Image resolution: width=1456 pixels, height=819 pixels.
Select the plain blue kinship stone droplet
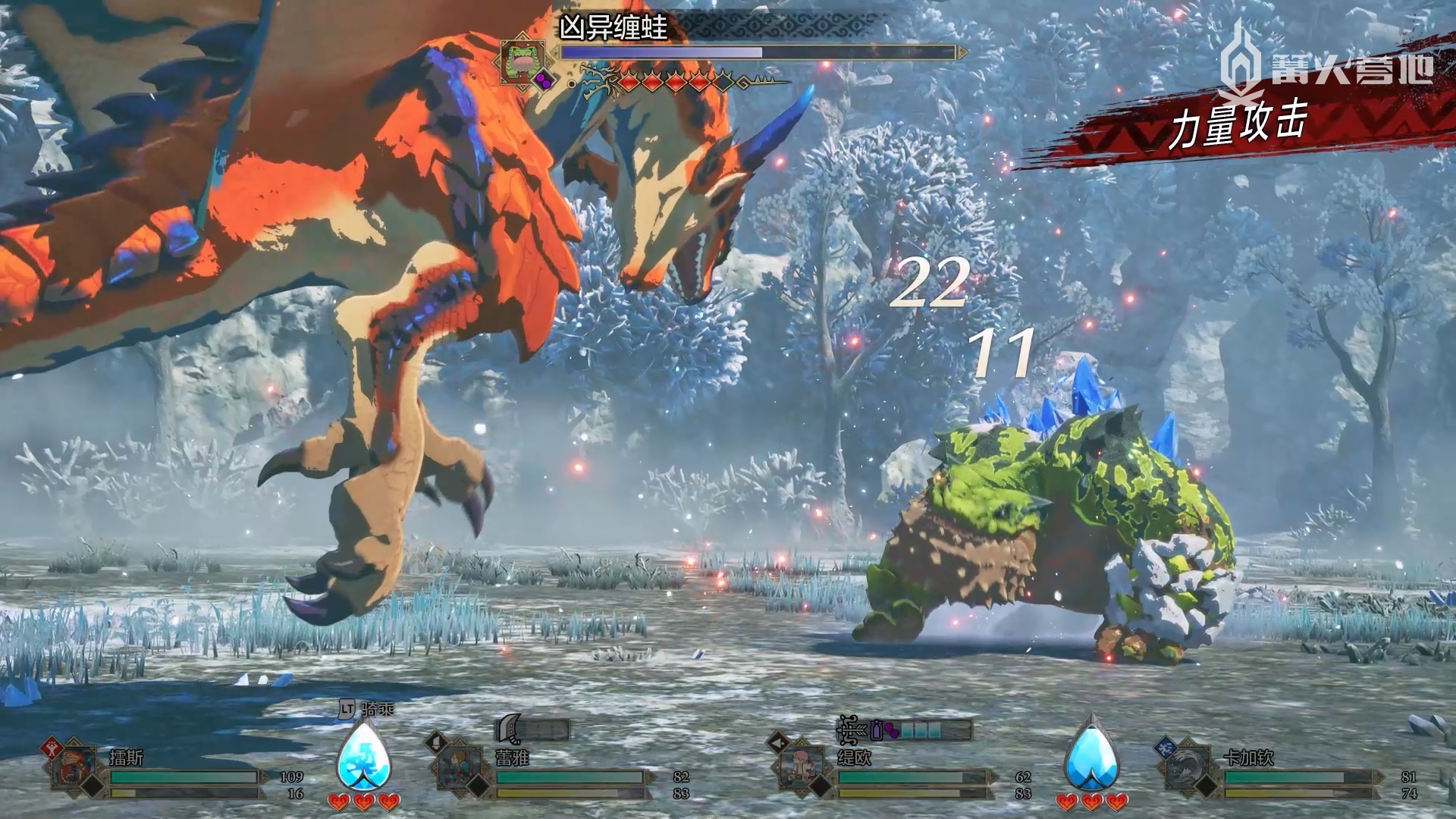pyautogui.click(x=1091, y=755)
